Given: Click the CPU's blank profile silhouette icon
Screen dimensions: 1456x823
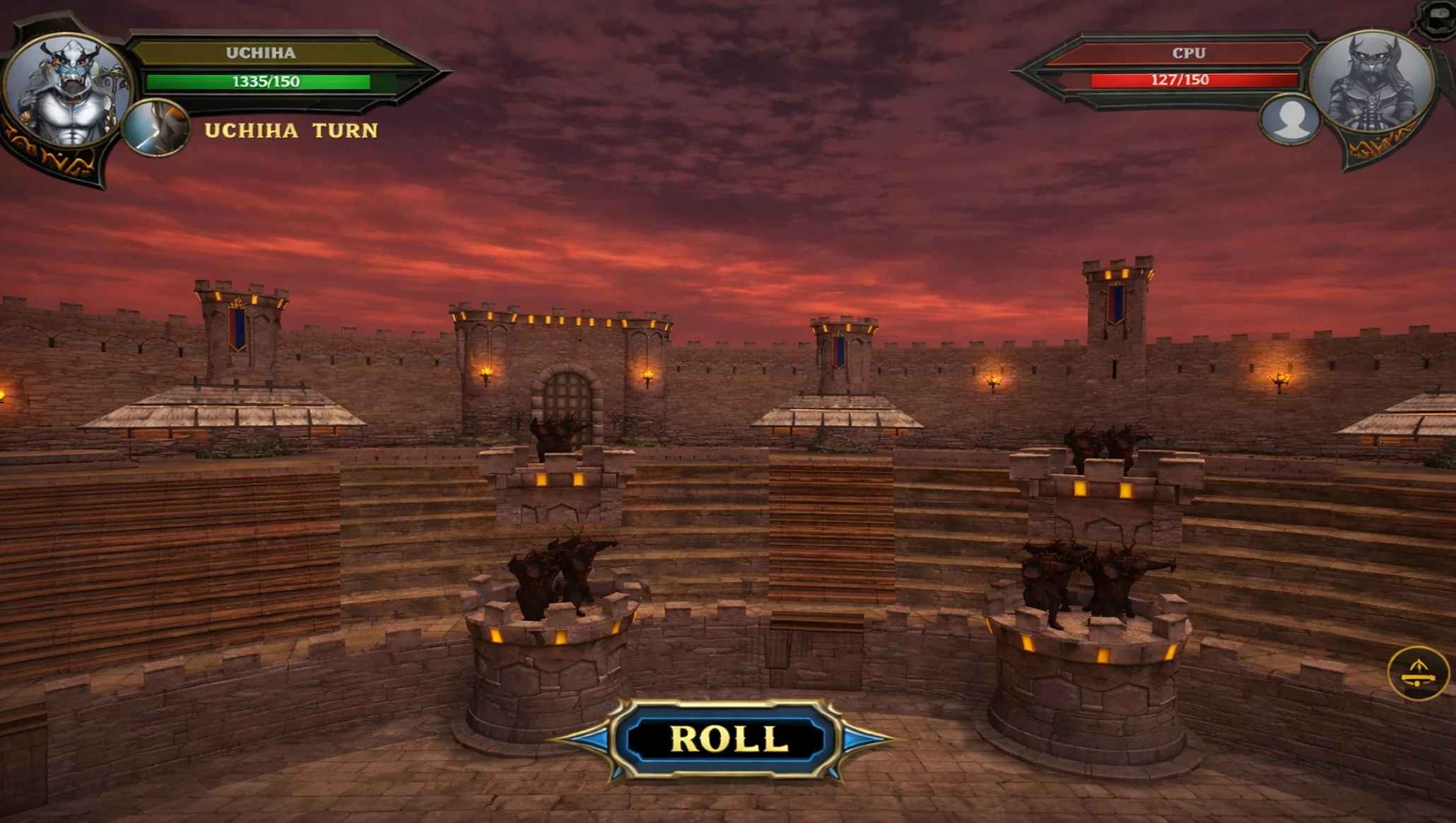Looking at the screenshot, I should pyautogui.click(x=1290, y=119).
